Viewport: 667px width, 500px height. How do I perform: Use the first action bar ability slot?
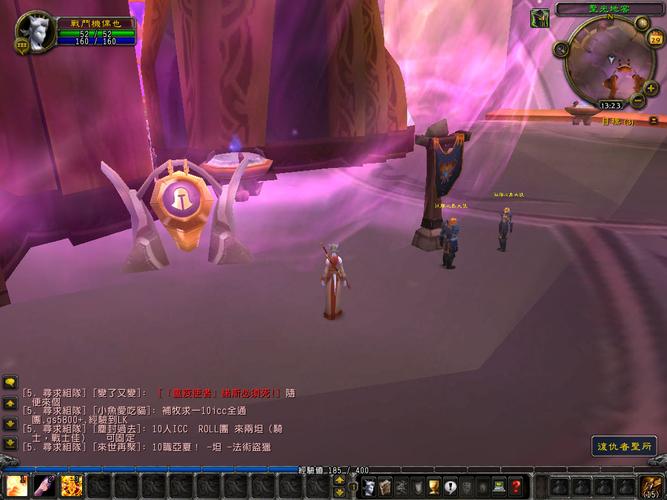pyautogui.click(x=16, y=487)
